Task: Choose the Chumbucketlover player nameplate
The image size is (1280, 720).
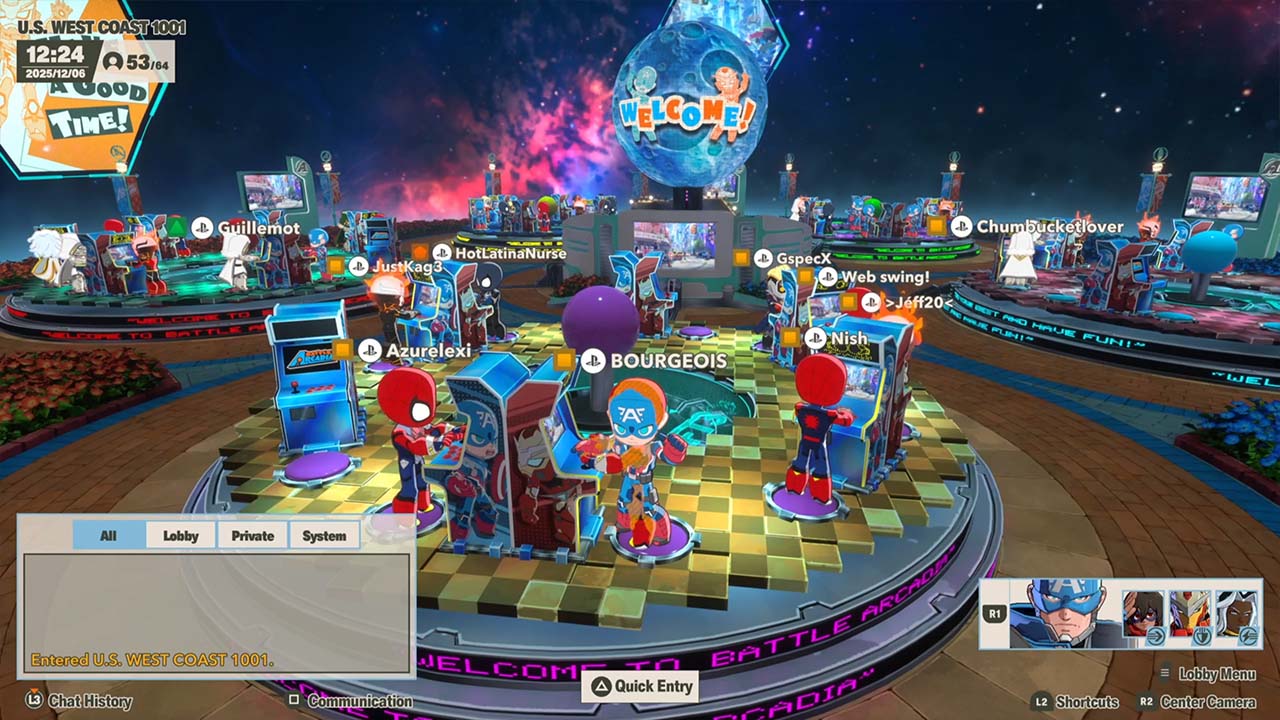Action: point(1049,227)
